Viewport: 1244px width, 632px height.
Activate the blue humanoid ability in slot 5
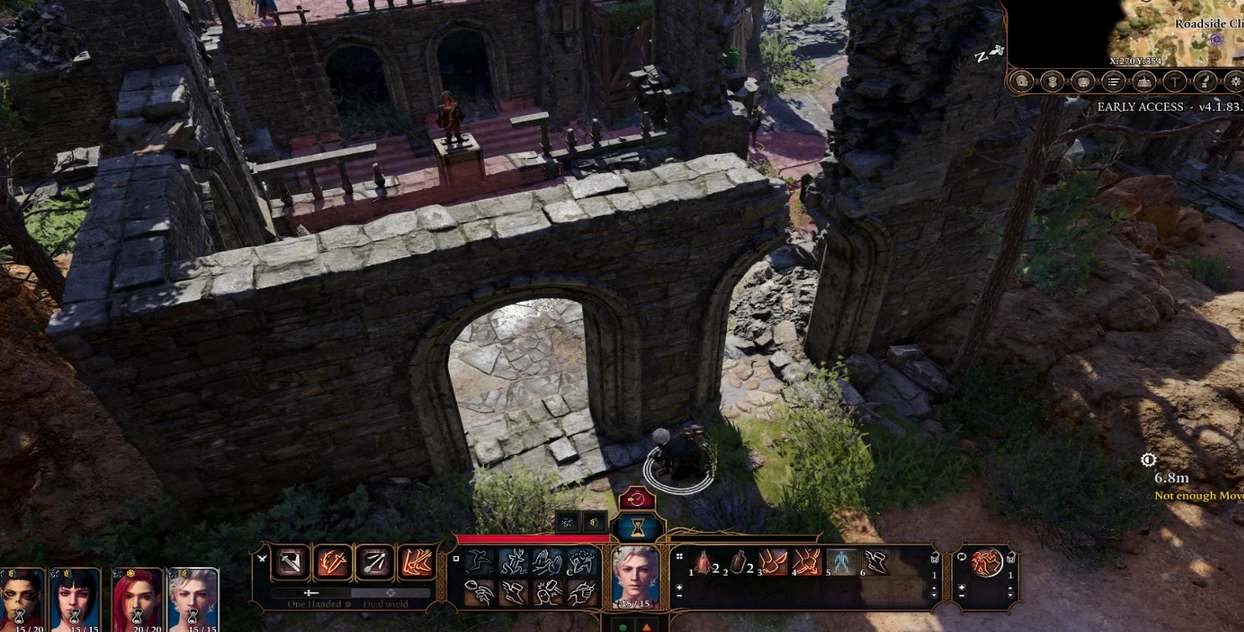(x=841, y=562)
